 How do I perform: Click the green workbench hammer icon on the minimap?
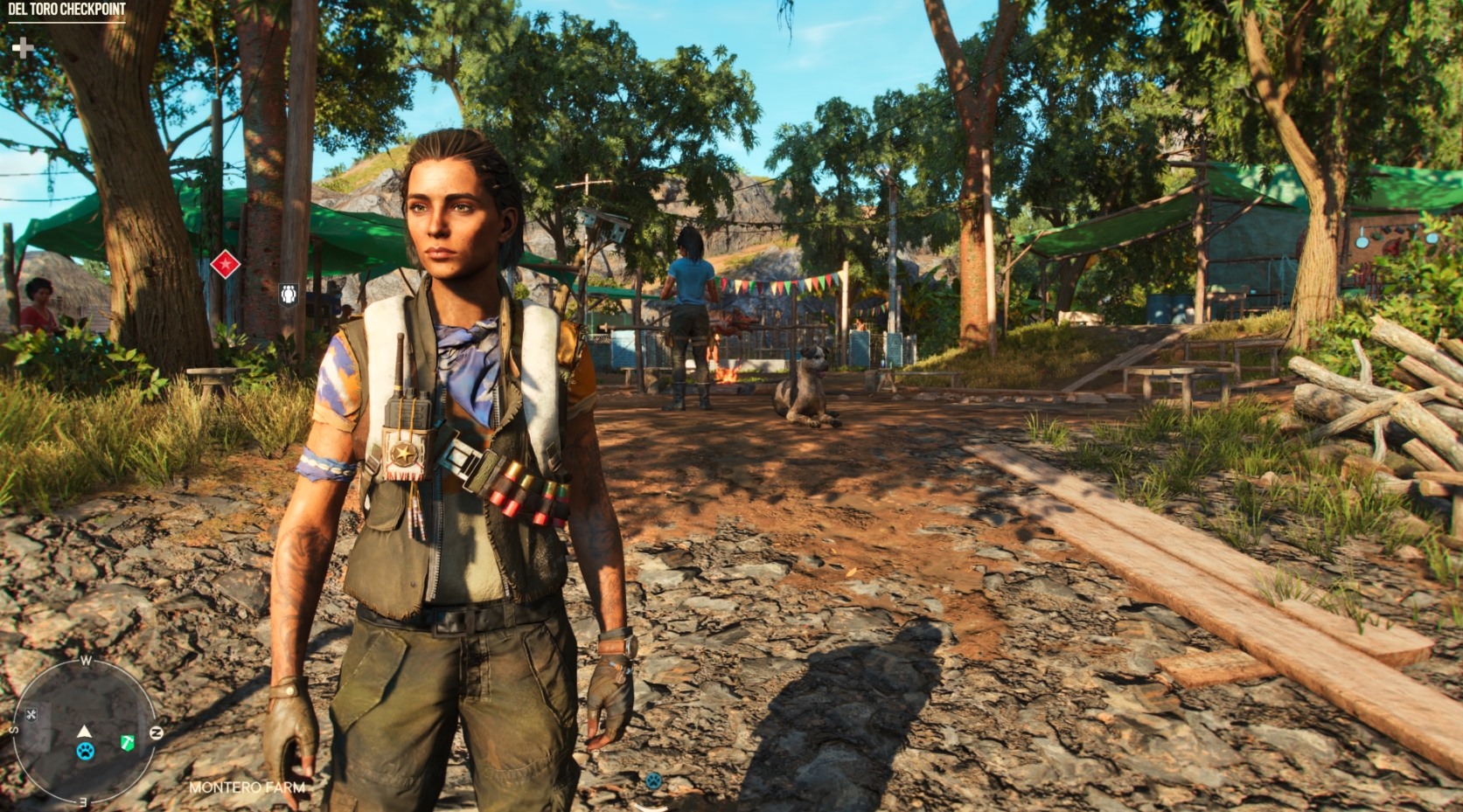click(127, 743)
